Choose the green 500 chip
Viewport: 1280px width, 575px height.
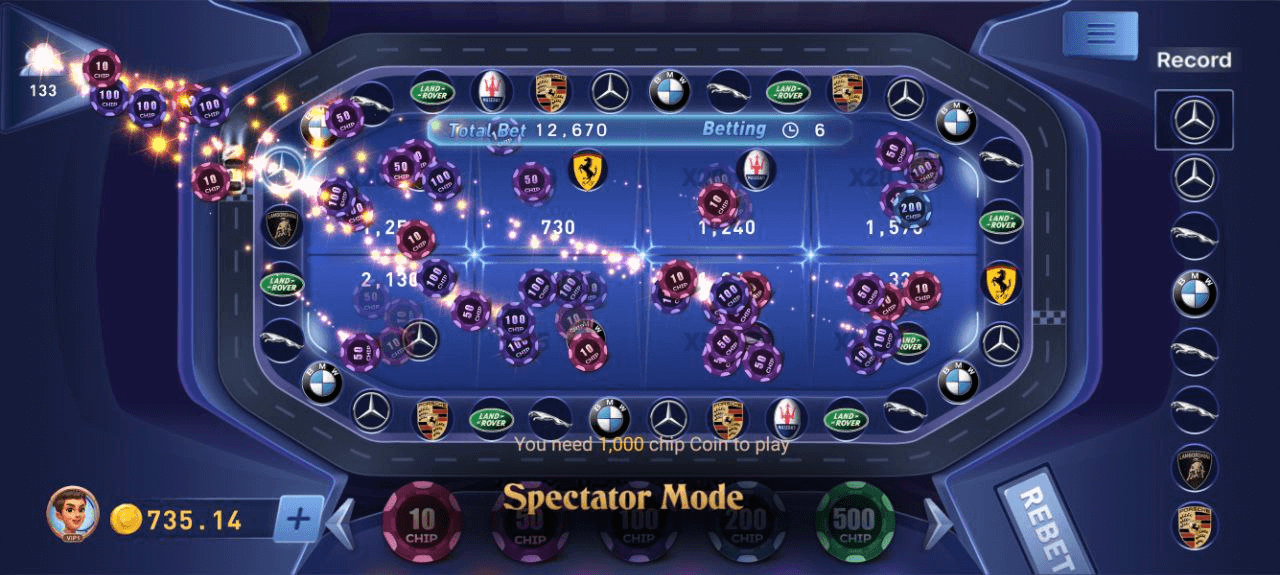click(x=855, y=522)
